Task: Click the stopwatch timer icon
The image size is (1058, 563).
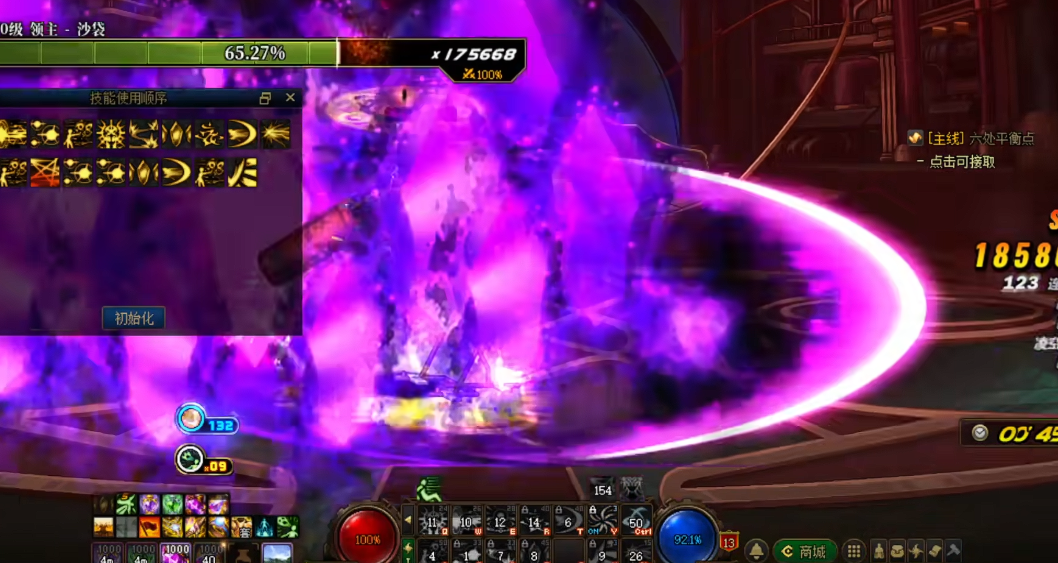Action: [980, 433]
